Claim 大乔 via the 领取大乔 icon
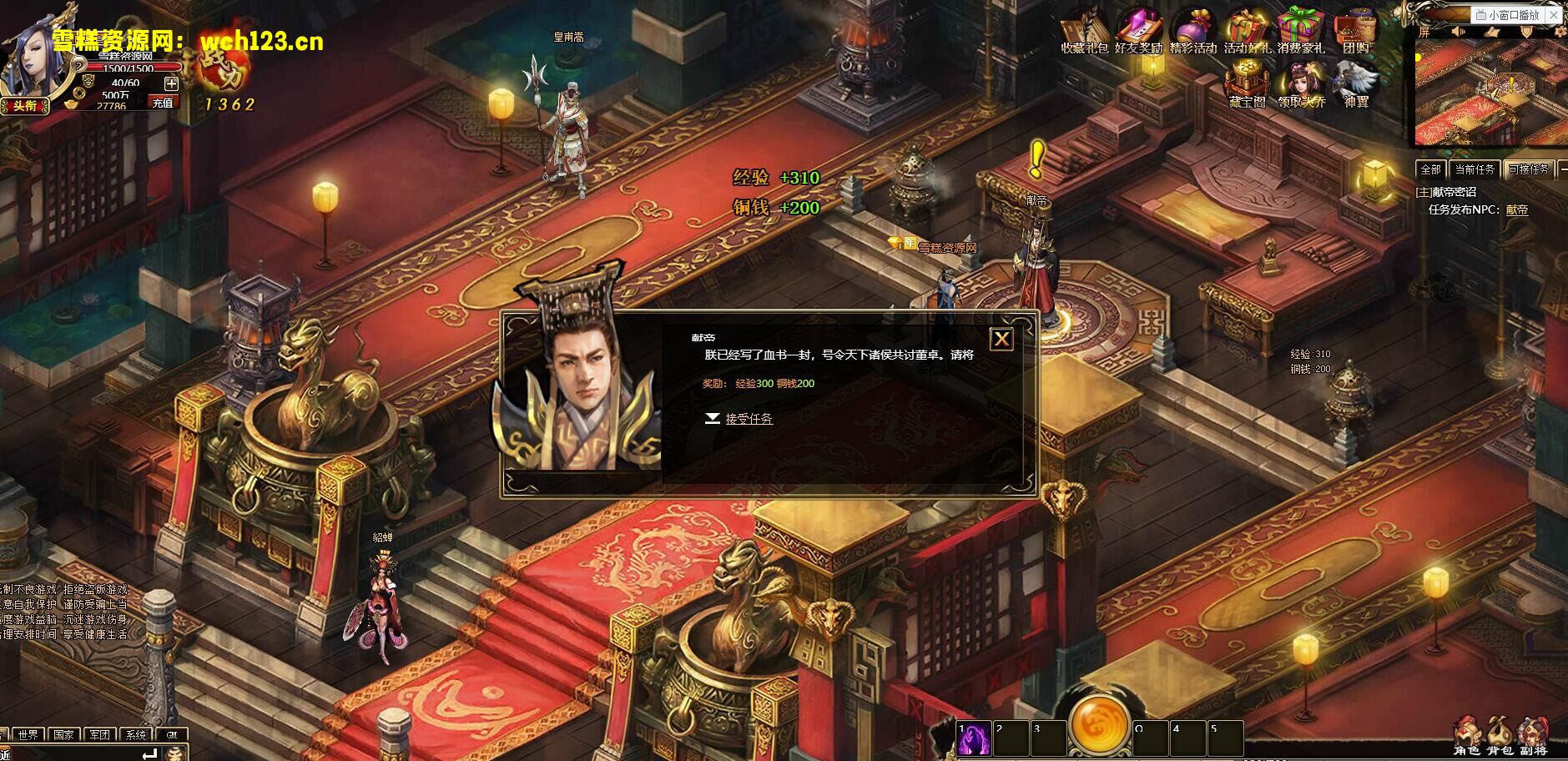1568x761 pixels. pyautogui.click(x=1301, y=85)
